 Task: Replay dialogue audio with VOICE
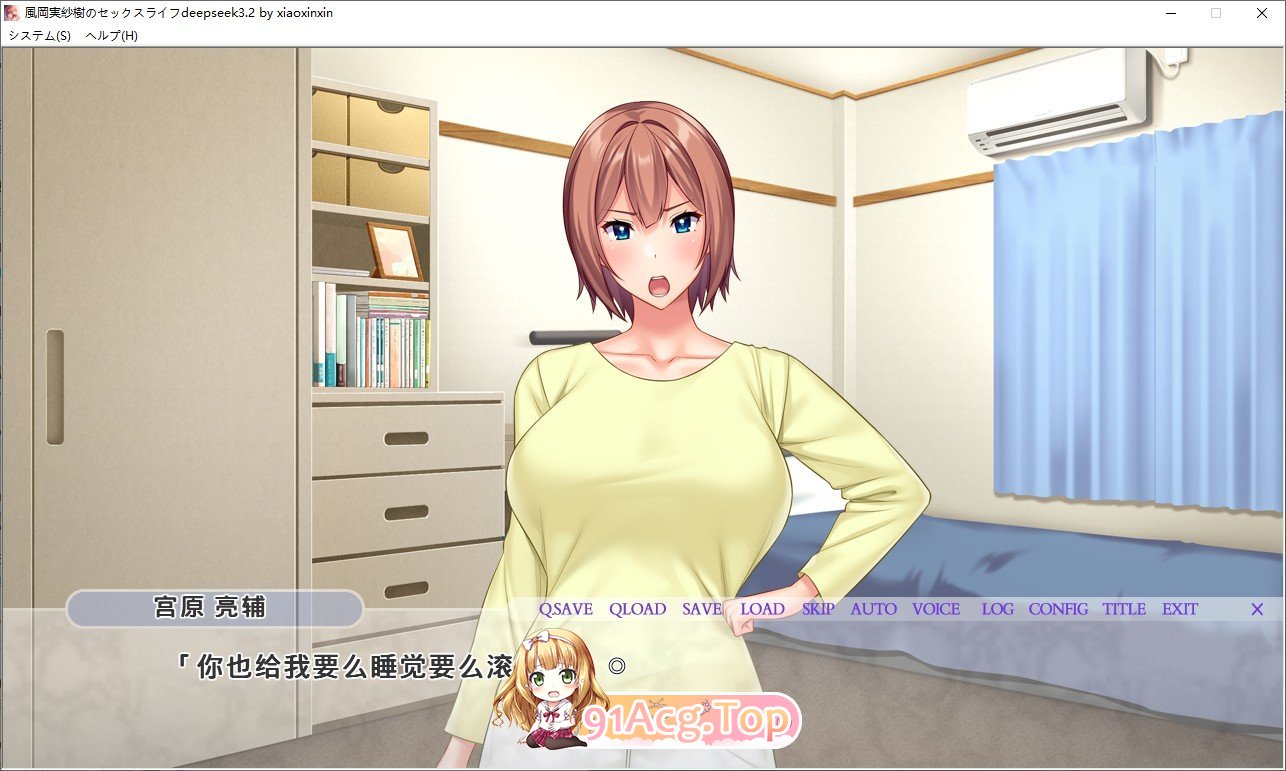pyautogui.click(x=935, y=609)
